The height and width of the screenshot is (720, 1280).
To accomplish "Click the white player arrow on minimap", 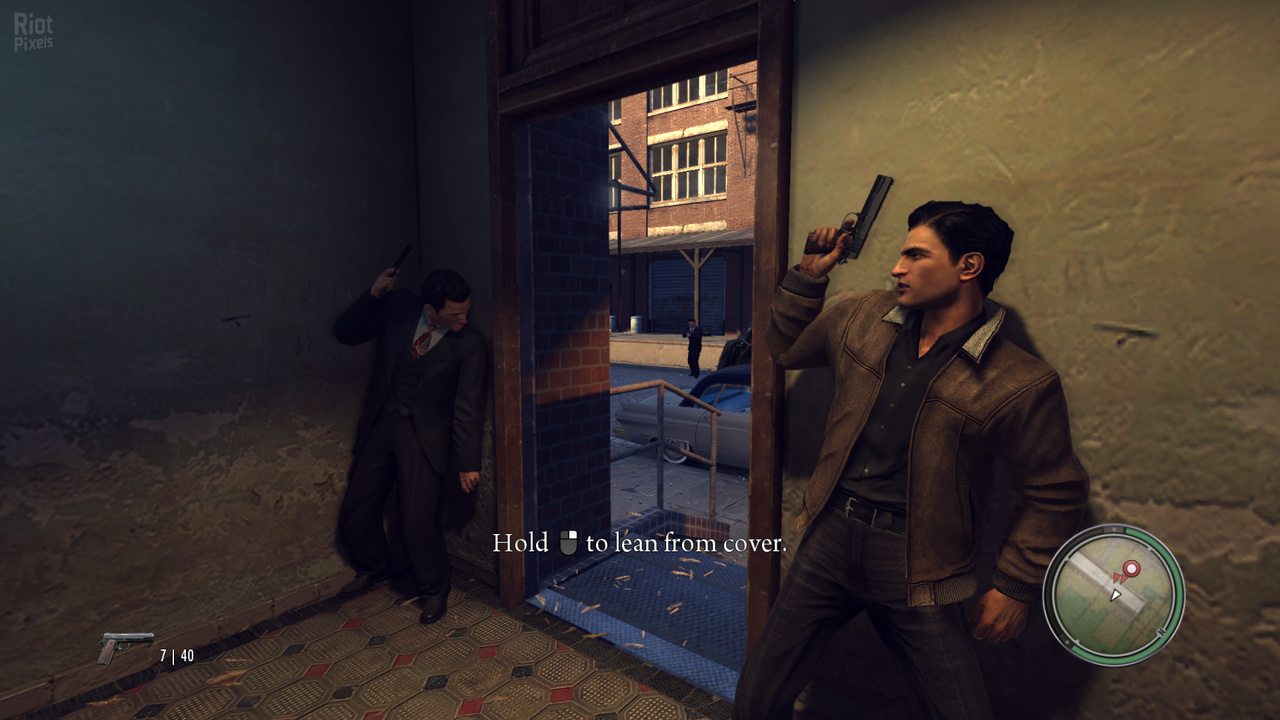I will (1116, 594).
